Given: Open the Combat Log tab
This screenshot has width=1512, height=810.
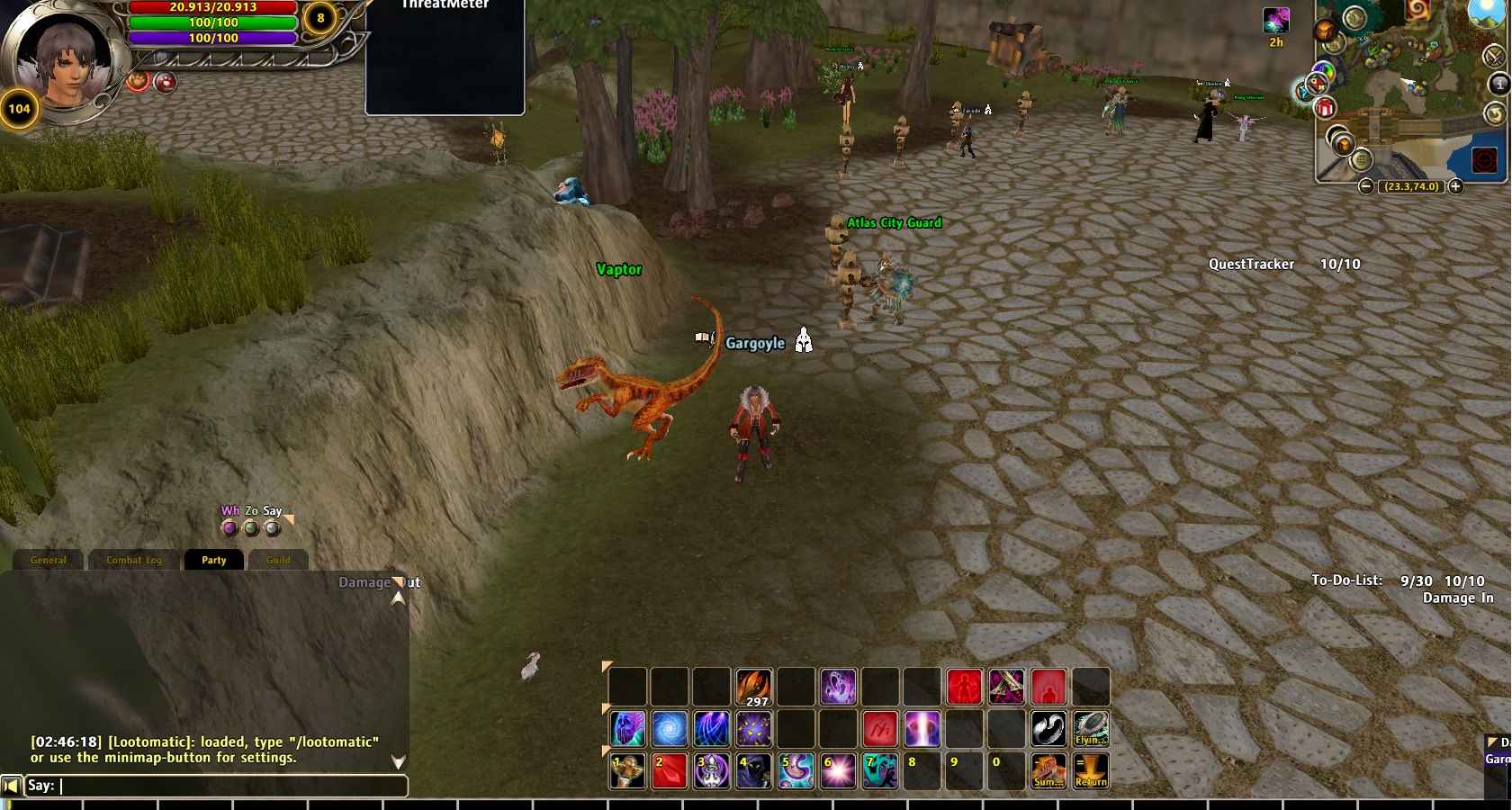Looking at the screenshot, I should tap(134, 560).
